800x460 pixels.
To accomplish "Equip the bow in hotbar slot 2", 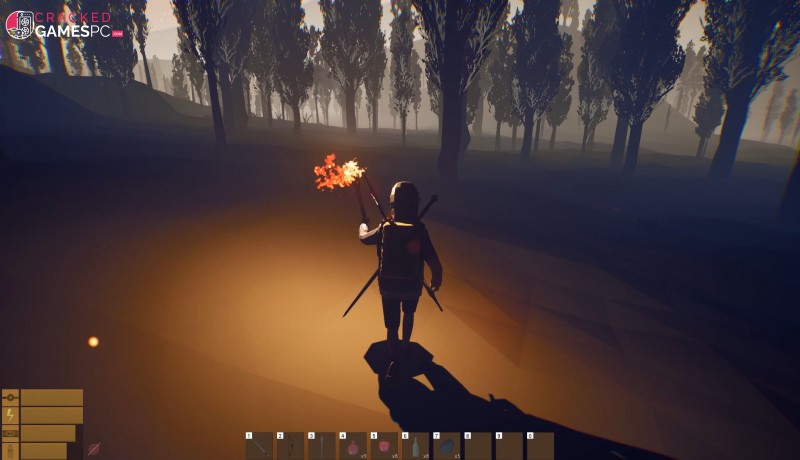I will click(x=291, y=447).
